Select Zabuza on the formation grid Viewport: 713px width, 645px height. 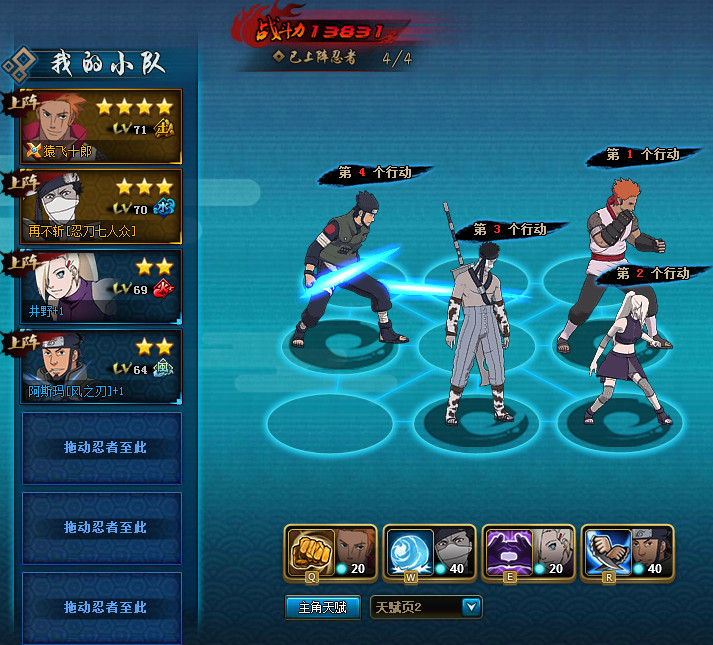480,320
